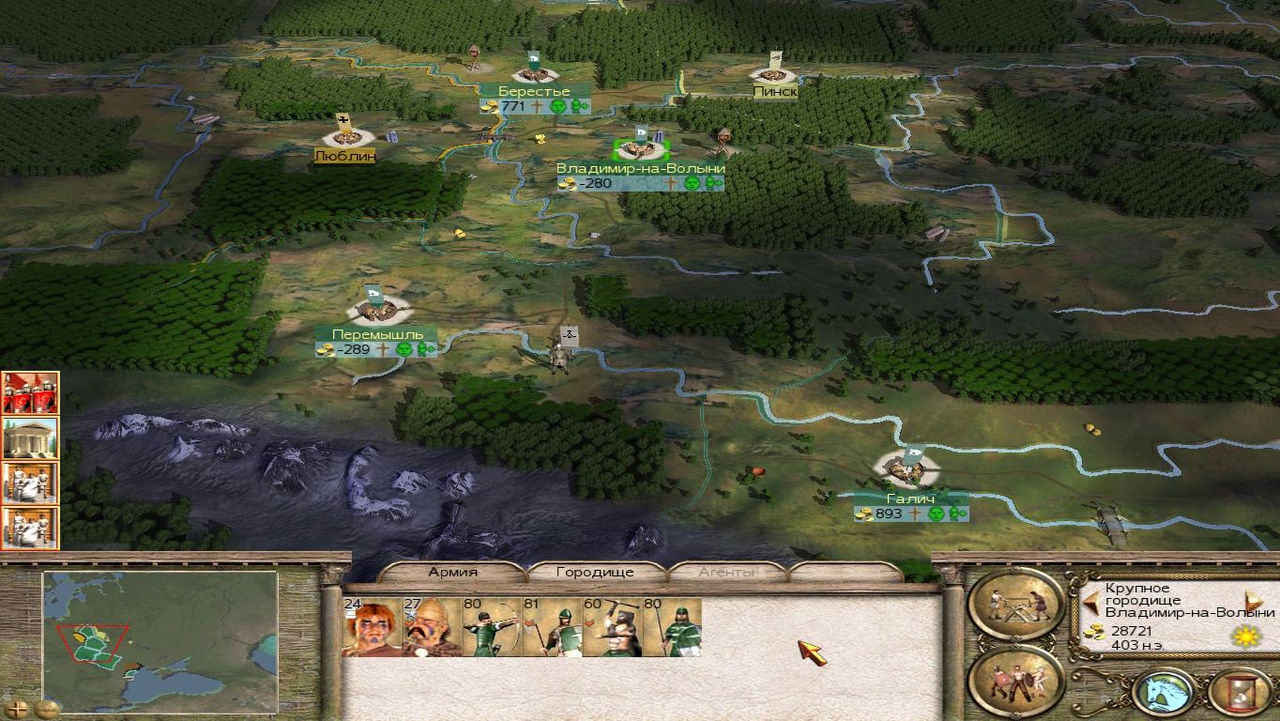Choose the archer unit card with 80 men
This screenshot has width=1280, height=721.
(492, 627)
